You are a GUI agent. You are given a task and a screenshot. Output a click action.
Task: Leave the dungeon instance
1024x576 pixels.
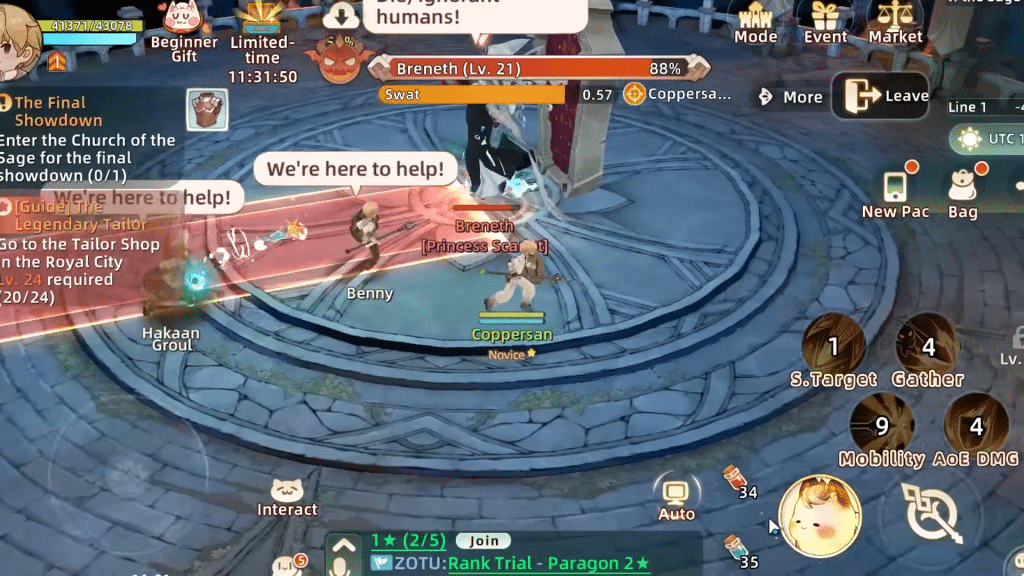881,96
